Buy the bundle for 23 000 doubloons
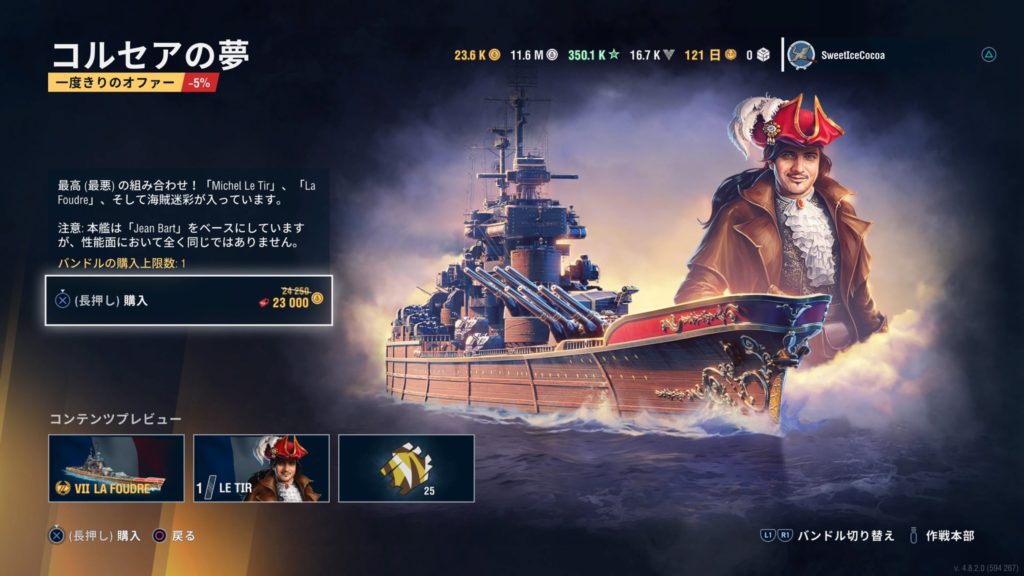The image size is (1024, 576). pos(188,300)
